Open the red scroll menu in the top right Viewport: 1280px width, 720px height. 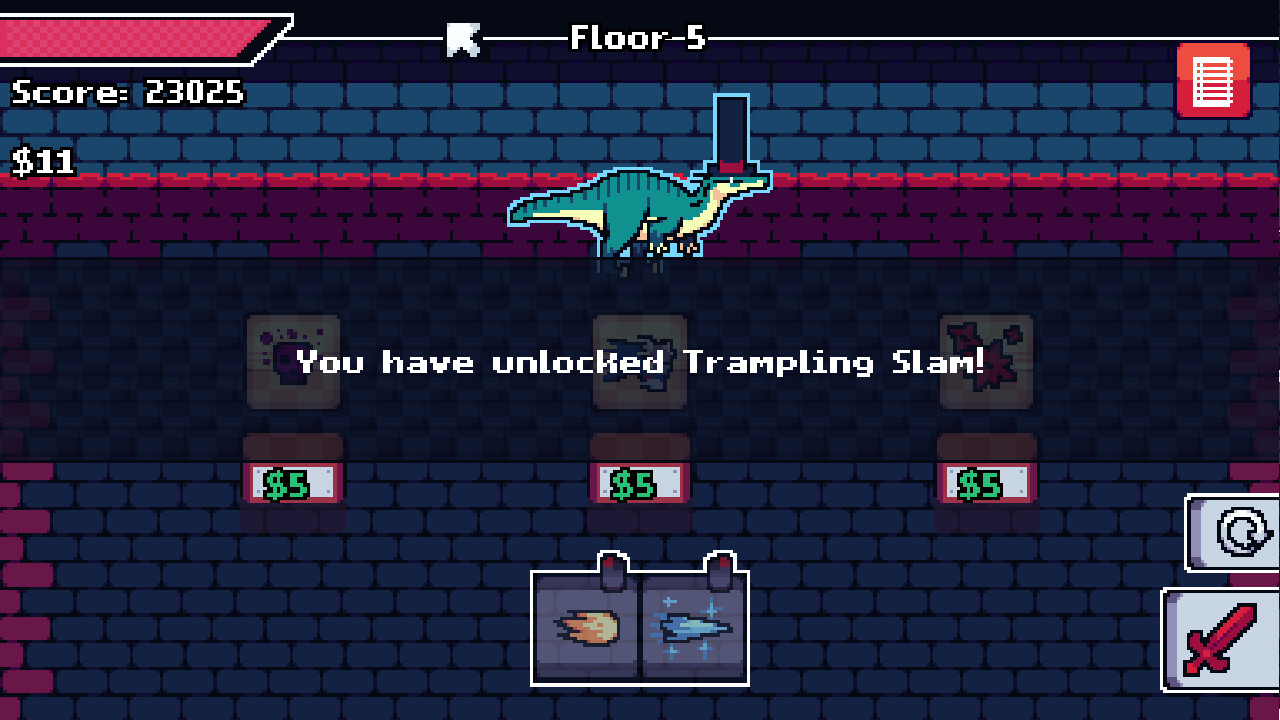point(1213,81)
